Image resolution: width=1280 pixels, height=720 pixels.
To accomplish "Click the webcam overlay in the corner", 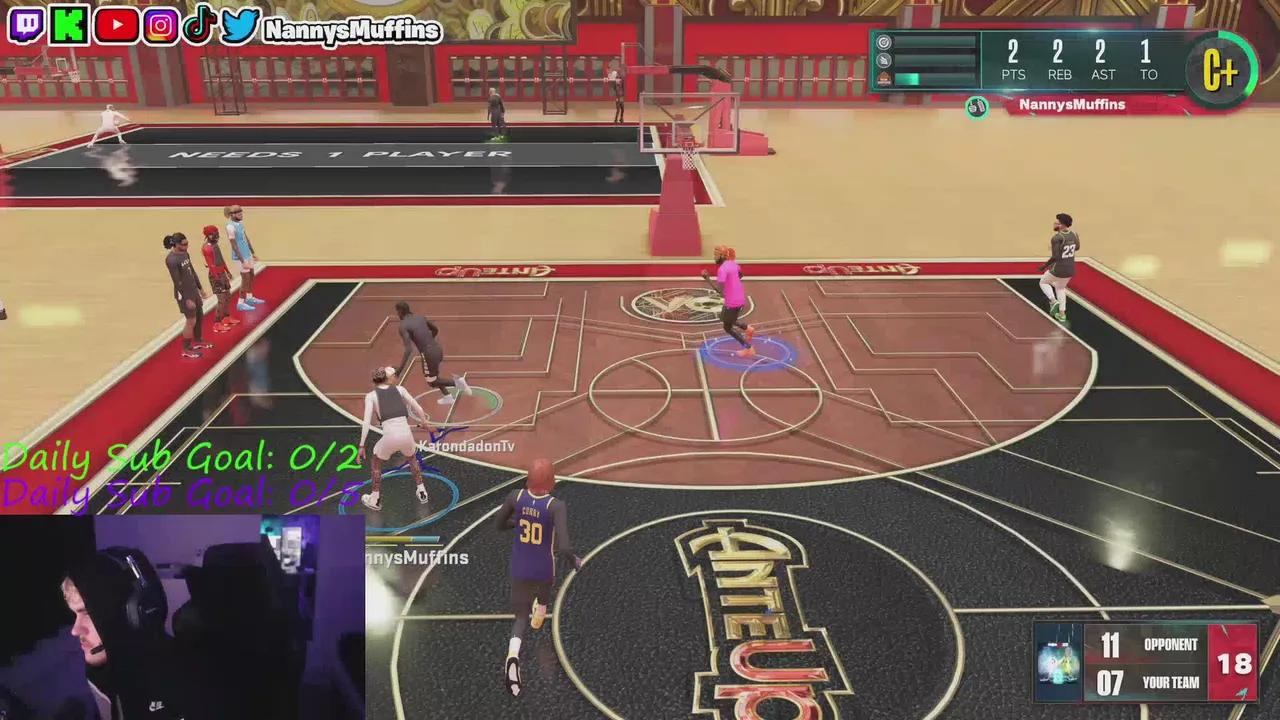I will [x=180, y=615].
